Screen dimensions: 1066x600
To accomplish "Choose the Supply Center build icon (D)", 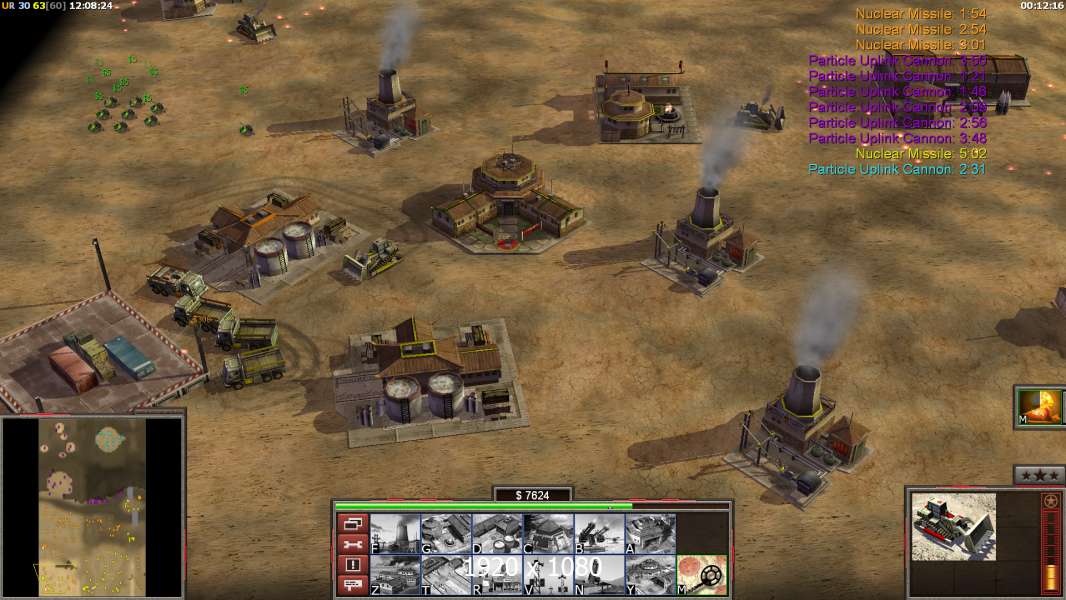I will [497, 534].
